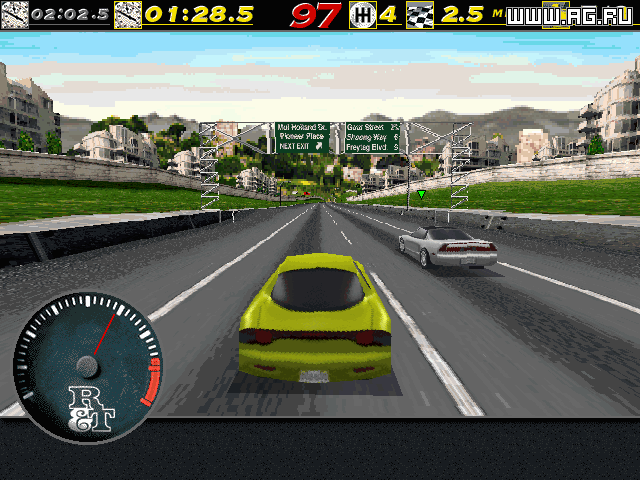This screenshot has height=480, width=640.
Task: Click the WWW.AG.RU watermark
Action: tap(571, 15)
